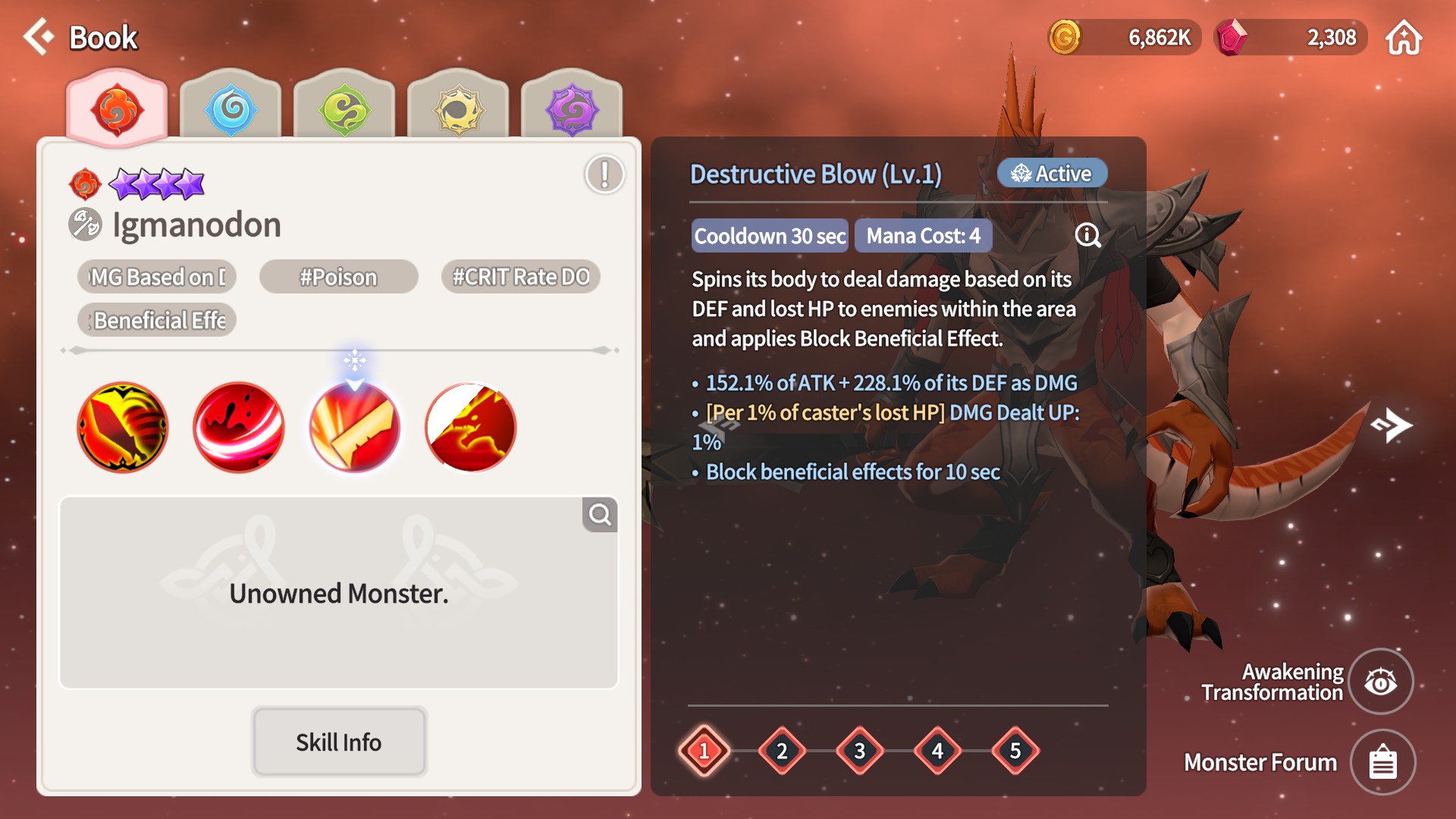Open the exclamation mark info button

coord(604,174)
